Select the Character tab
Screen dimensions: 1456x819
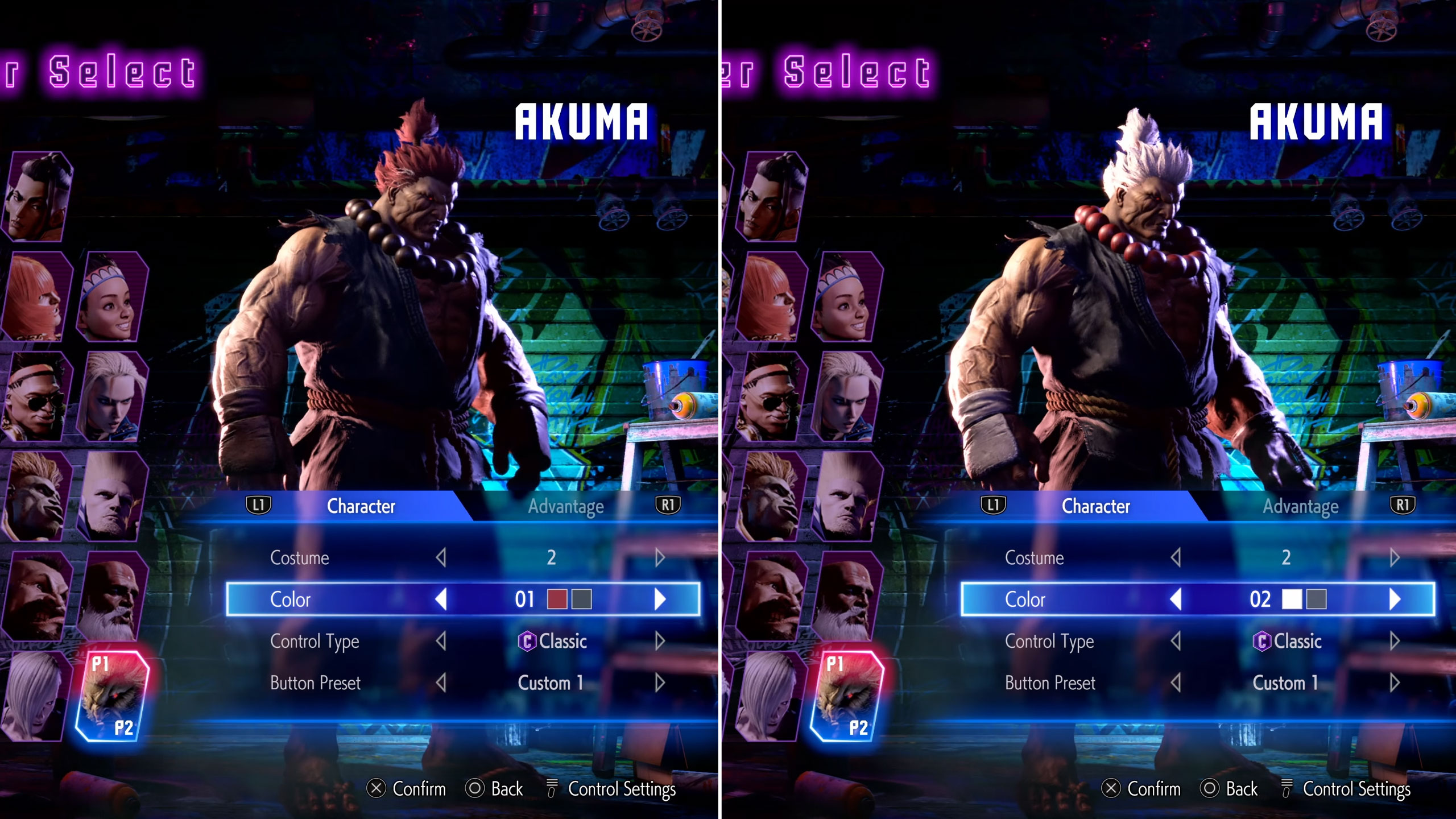tap(361, 506)
